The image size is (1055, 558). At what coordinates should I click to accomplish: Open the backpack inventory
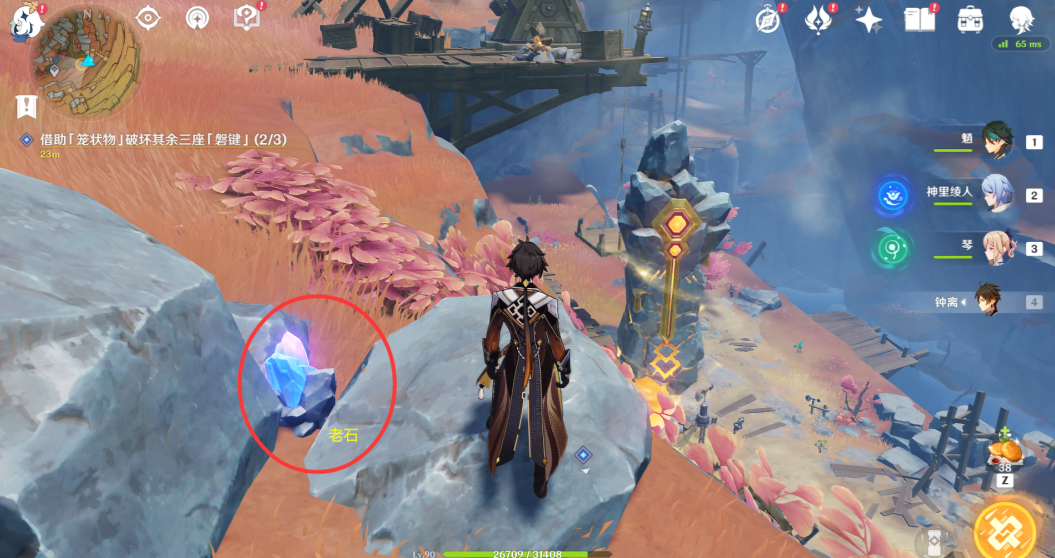pos(969,19)
